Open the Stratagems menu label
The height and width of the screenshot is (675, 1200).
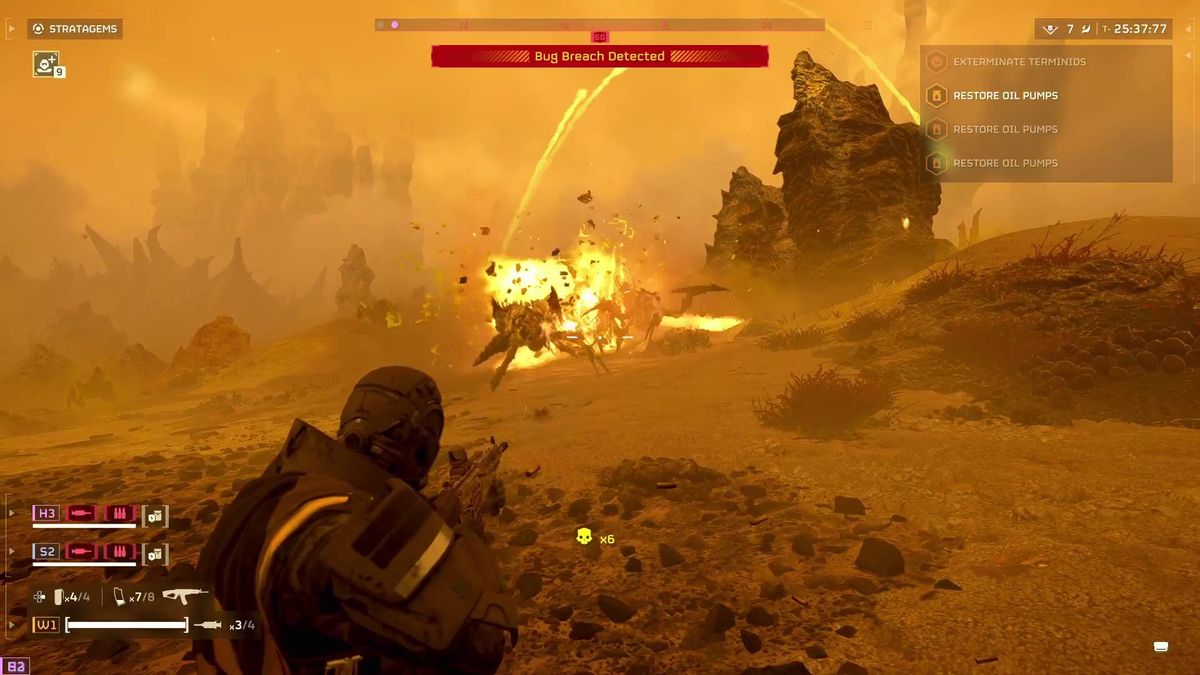pyautogui.click(x=75, y=29)
